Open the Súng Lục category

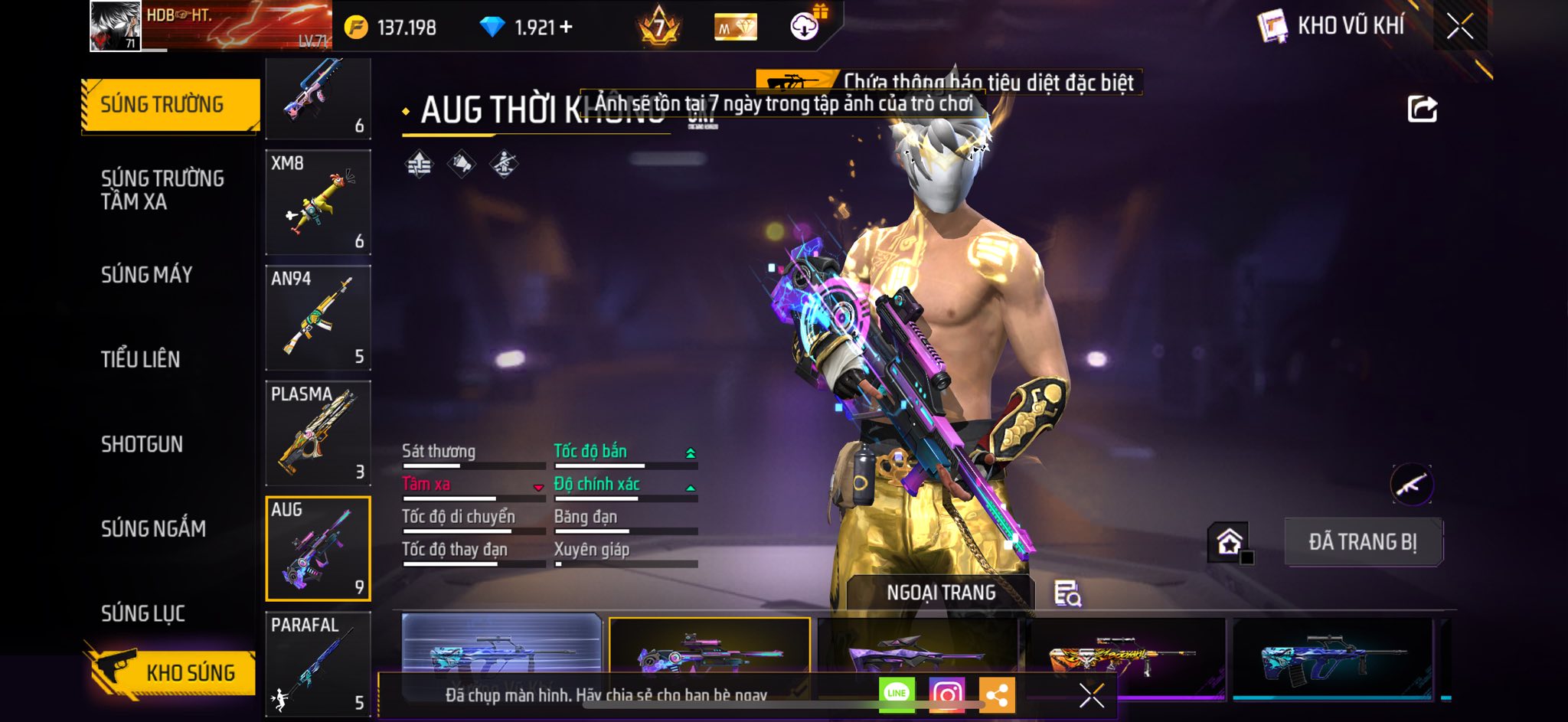click(x=143, y=613)
